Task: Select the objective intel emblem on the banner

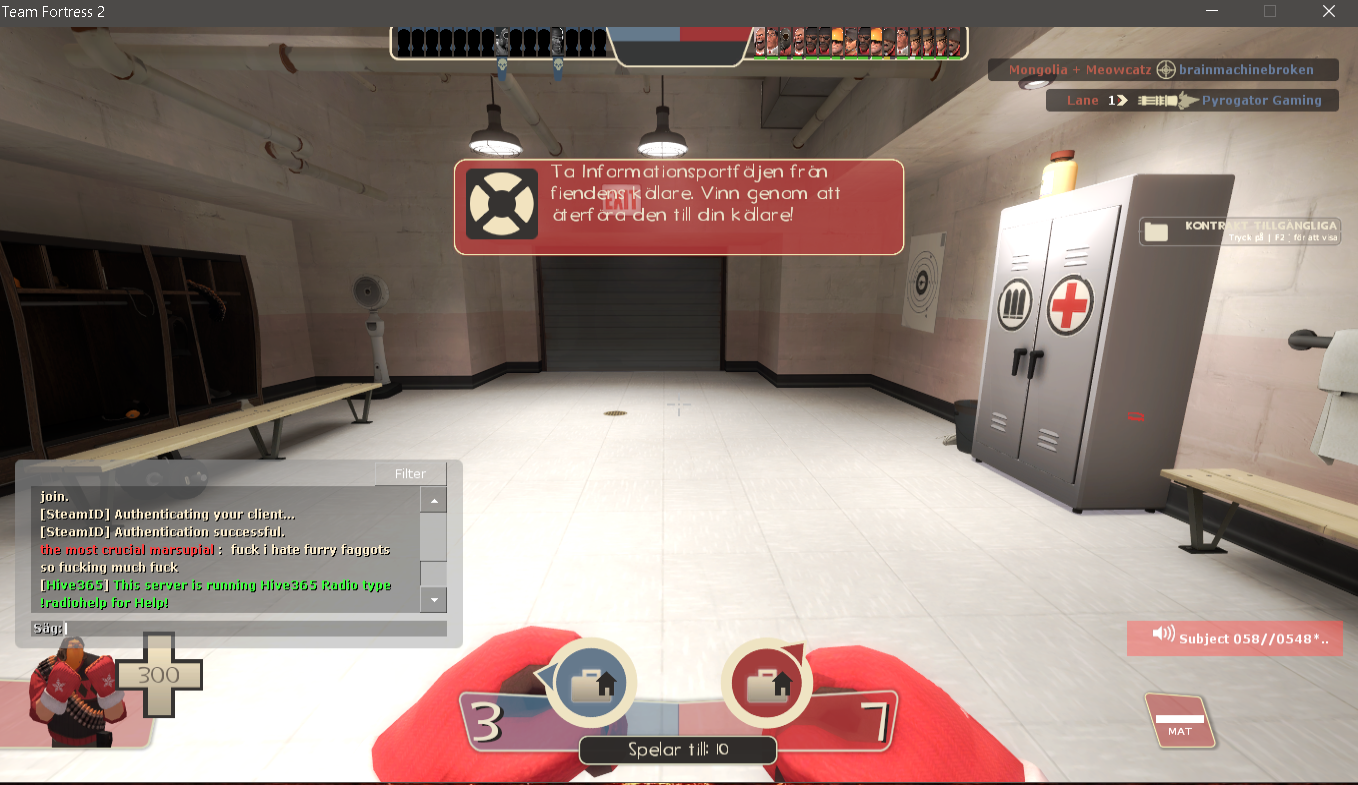Action: point(501,205)
